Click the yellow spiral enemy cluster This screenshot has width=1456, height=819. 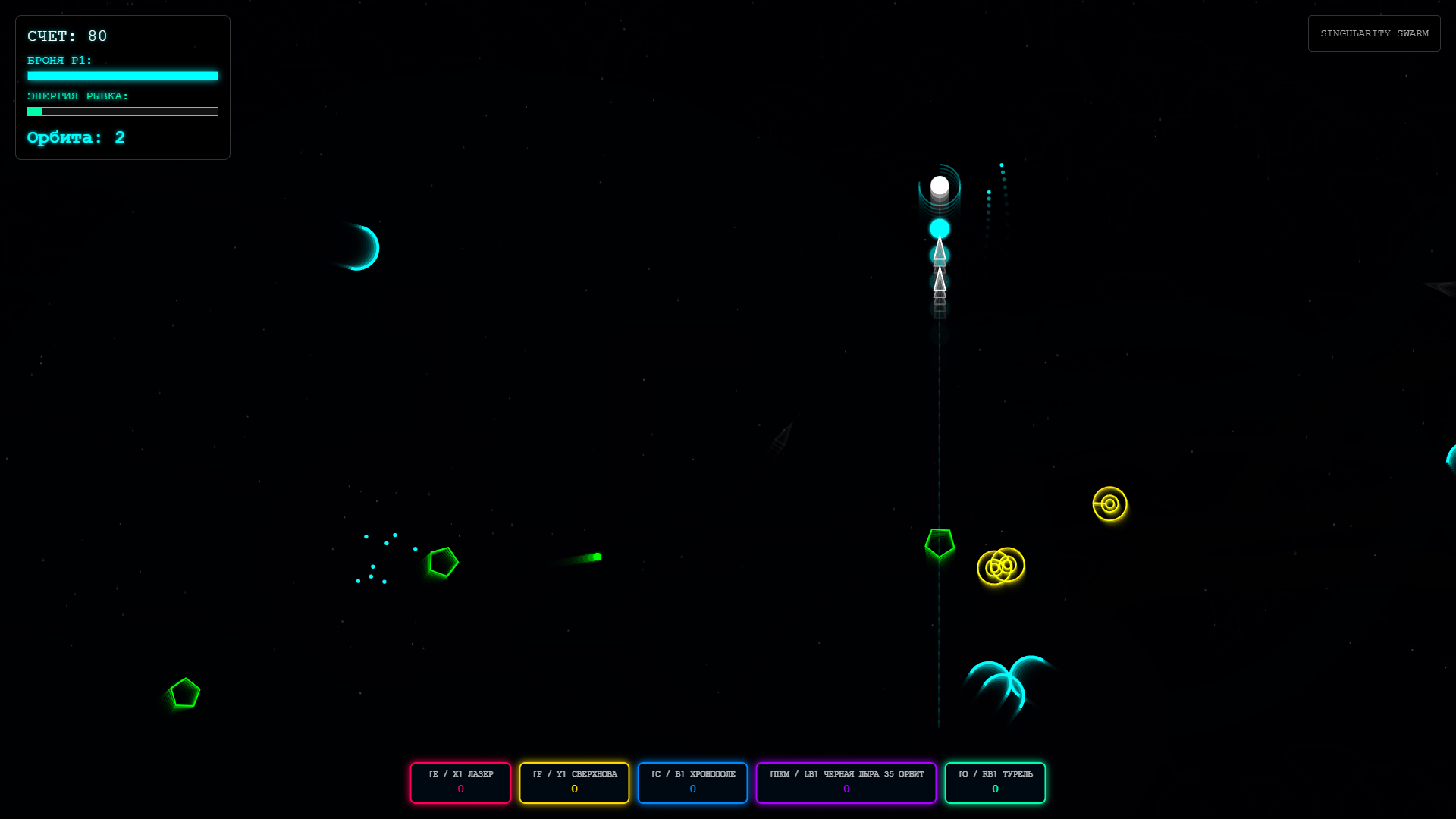pos(1001,566)
